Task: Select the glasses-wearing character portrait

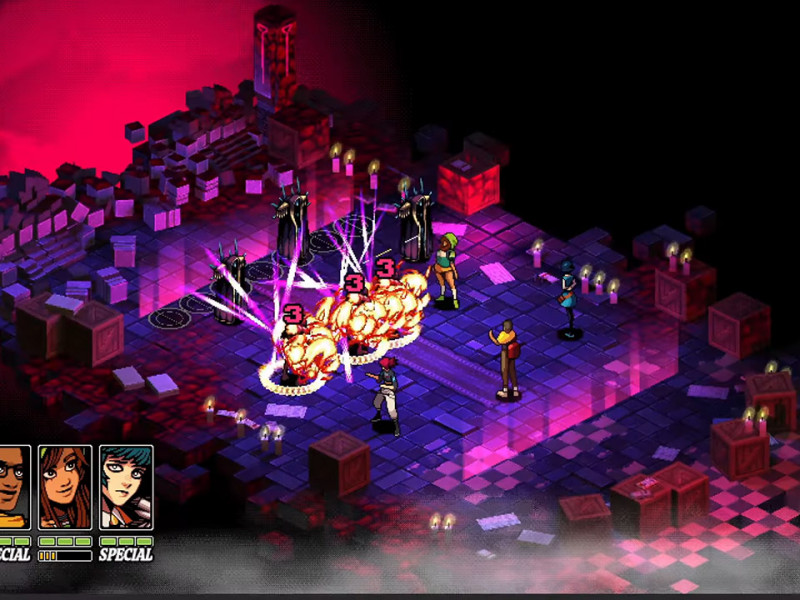Action: (14, 487)
